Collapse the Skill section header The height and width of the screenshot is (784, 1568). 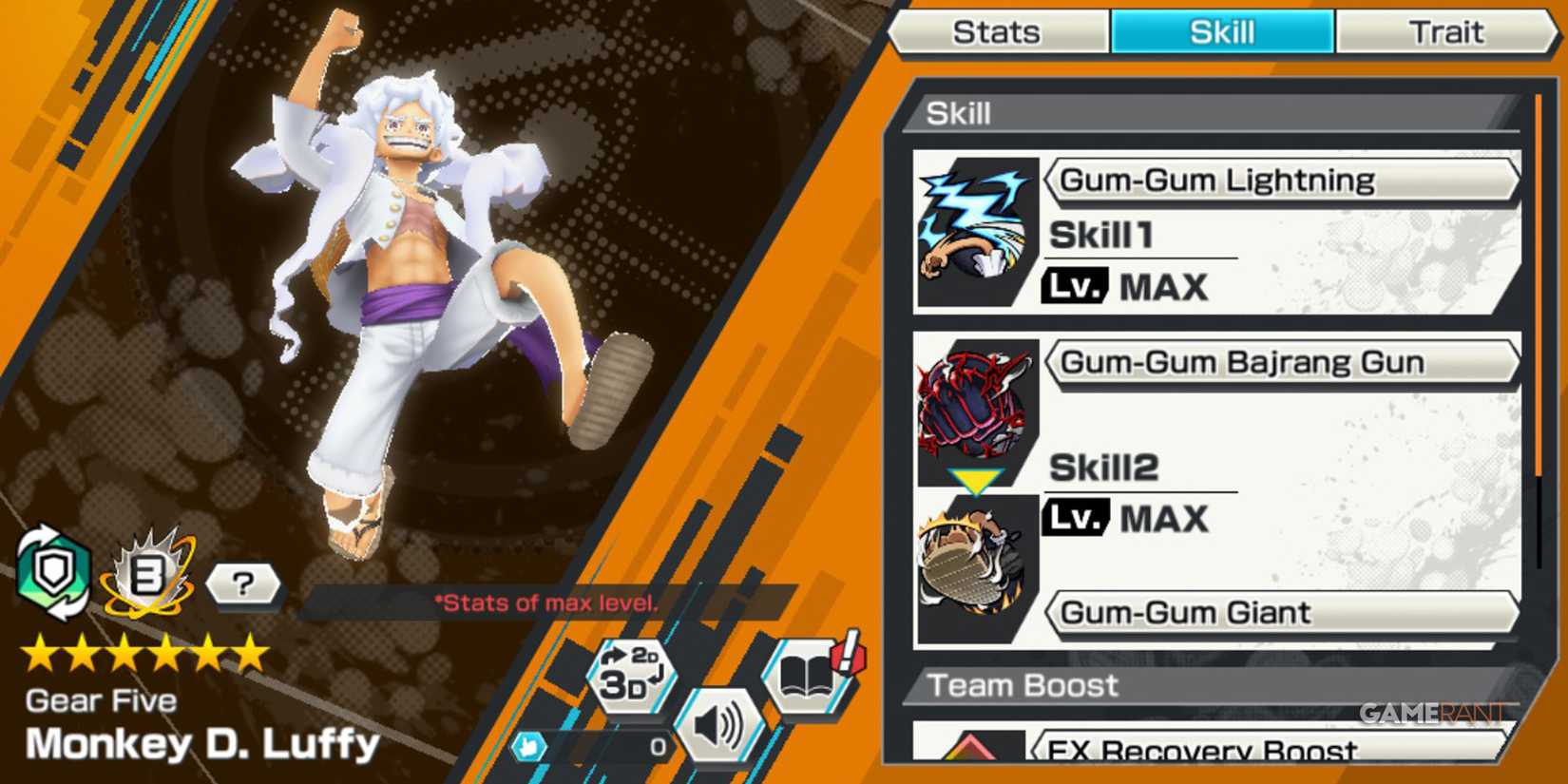960,112
